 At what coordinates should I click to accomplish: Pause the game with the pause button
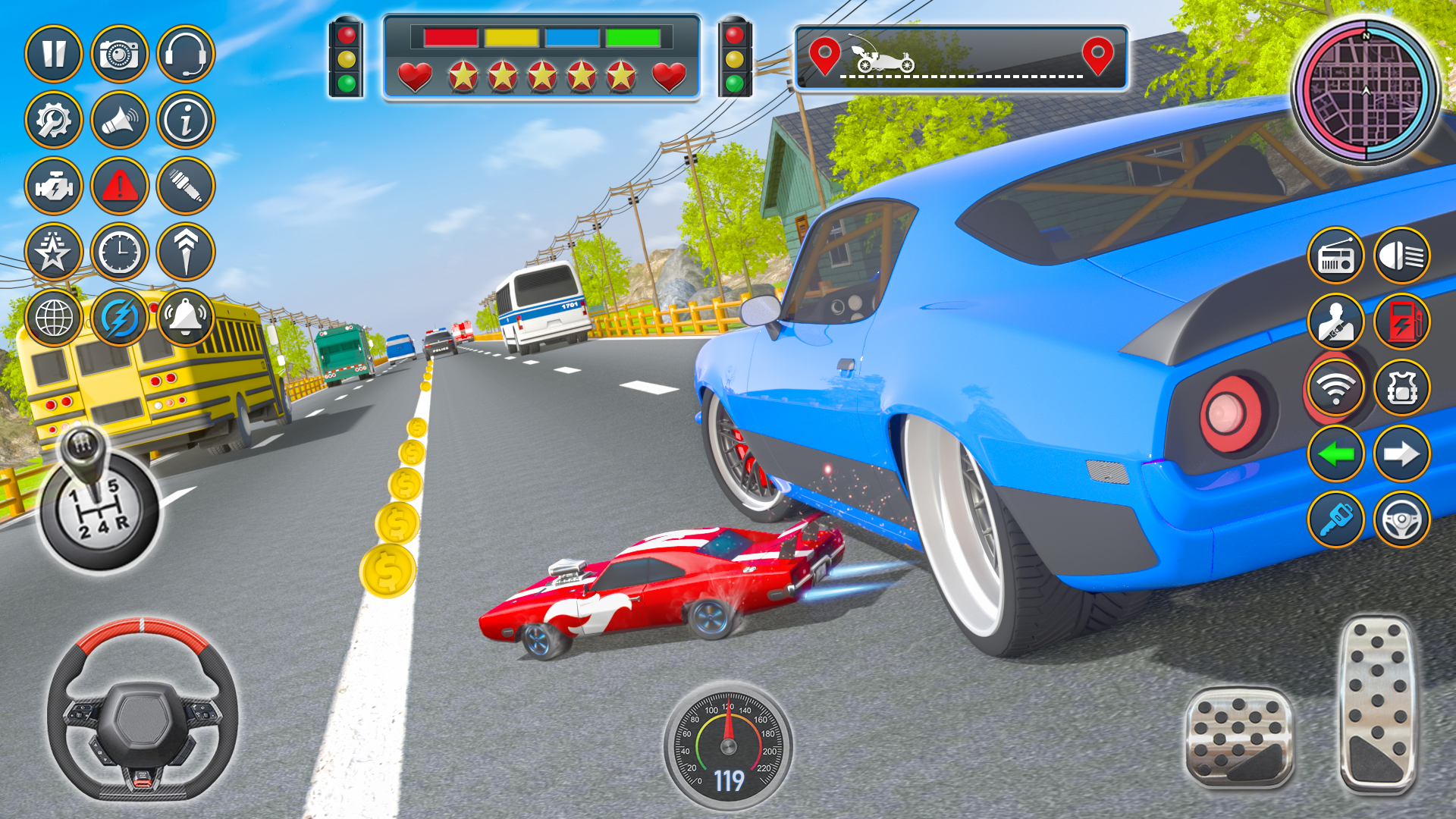pos(54,54)
